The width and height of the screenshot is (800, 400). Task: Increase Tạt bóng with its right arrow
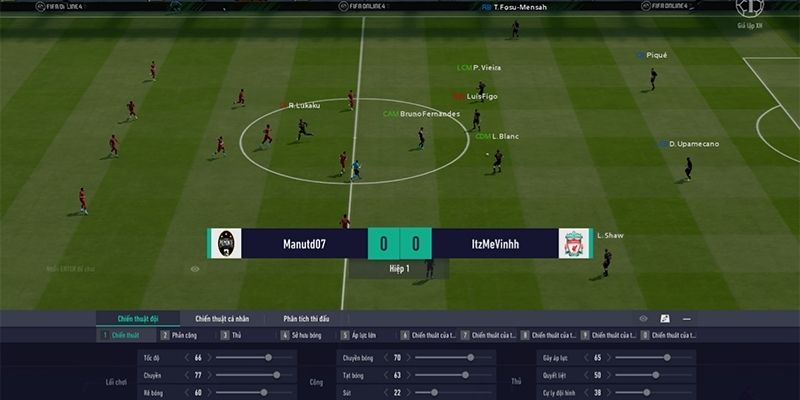tap(409, 375)
